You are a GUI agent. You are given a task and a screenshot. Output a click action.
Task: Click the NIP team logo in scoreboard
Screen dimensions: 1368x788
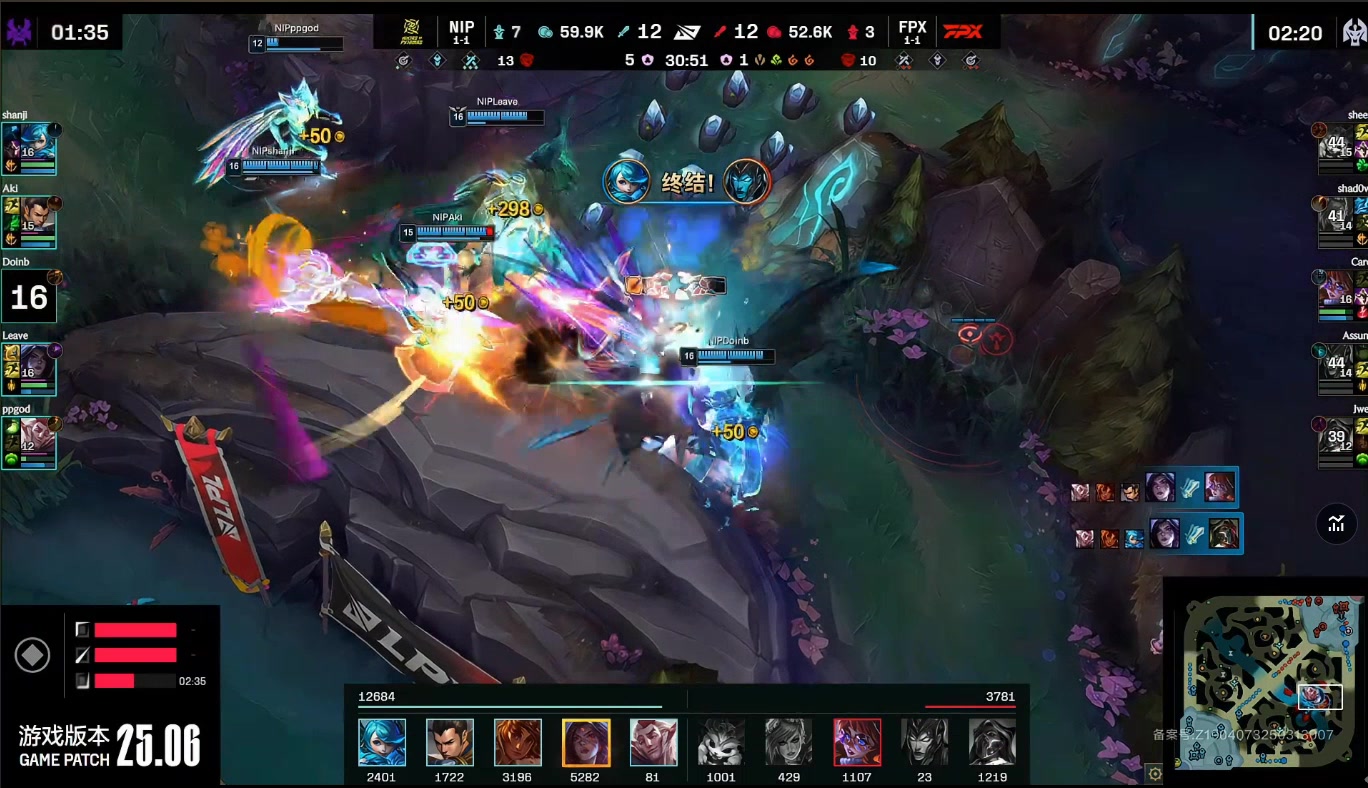pyautogui.click(x=406, y=31)
